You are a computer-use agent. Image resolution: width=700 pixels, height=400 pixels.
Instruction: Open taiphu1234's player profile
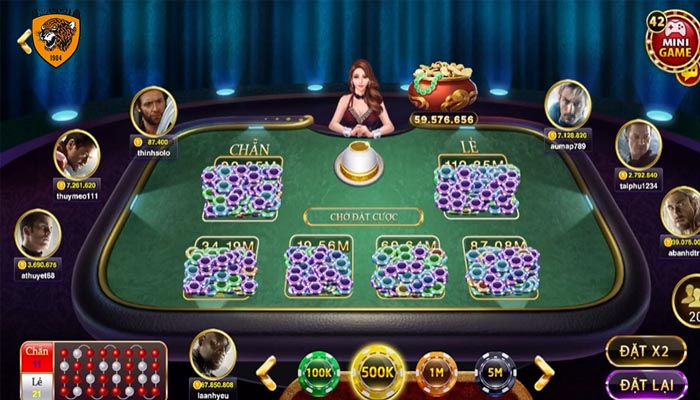pos(637,144)
